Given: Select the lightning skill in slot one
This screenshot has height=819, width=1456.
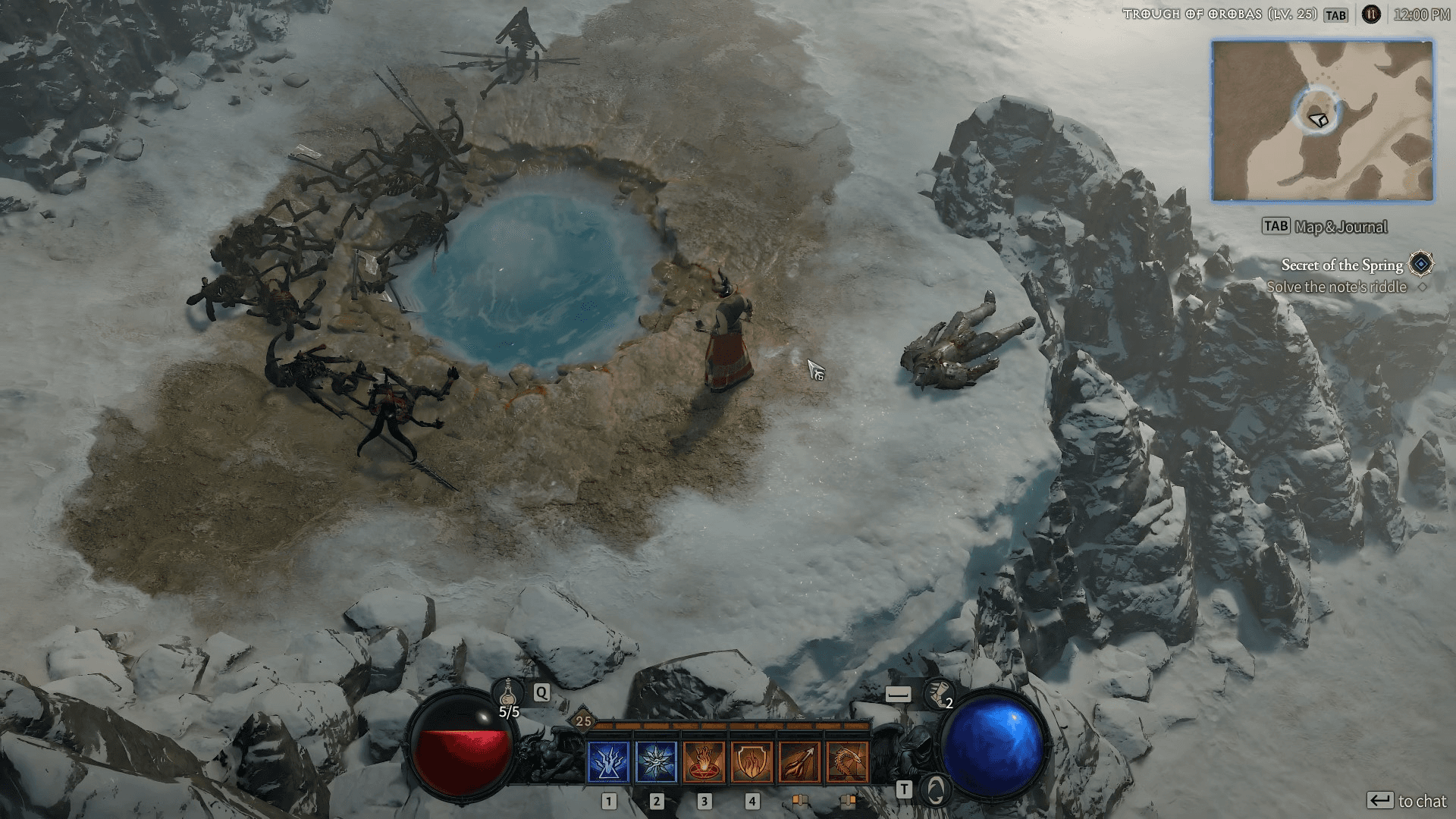Looking at the screenshot, I should tap(608, 762).
